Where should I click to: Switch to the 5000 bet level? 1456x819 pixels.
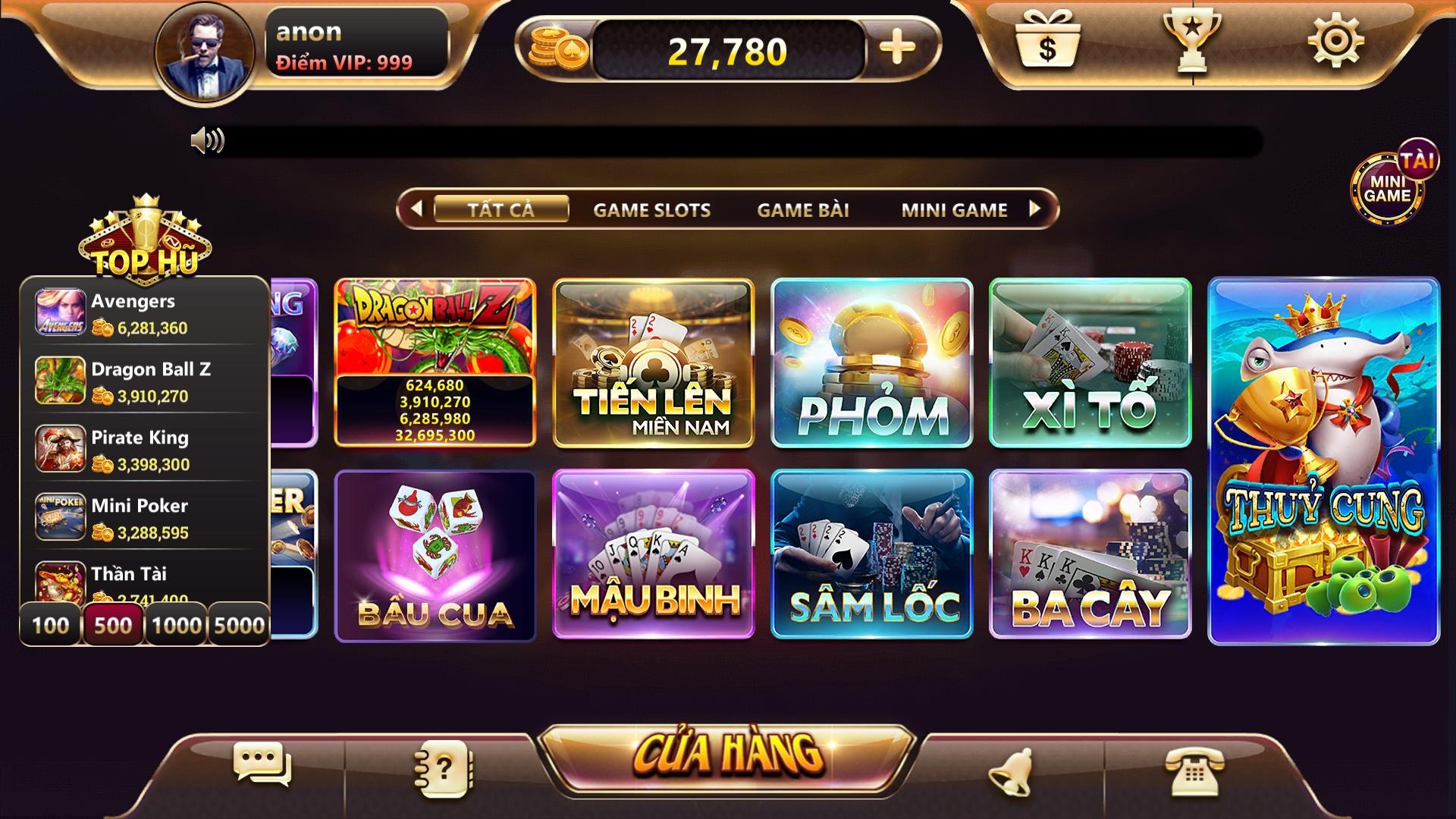tap(238, 625)
